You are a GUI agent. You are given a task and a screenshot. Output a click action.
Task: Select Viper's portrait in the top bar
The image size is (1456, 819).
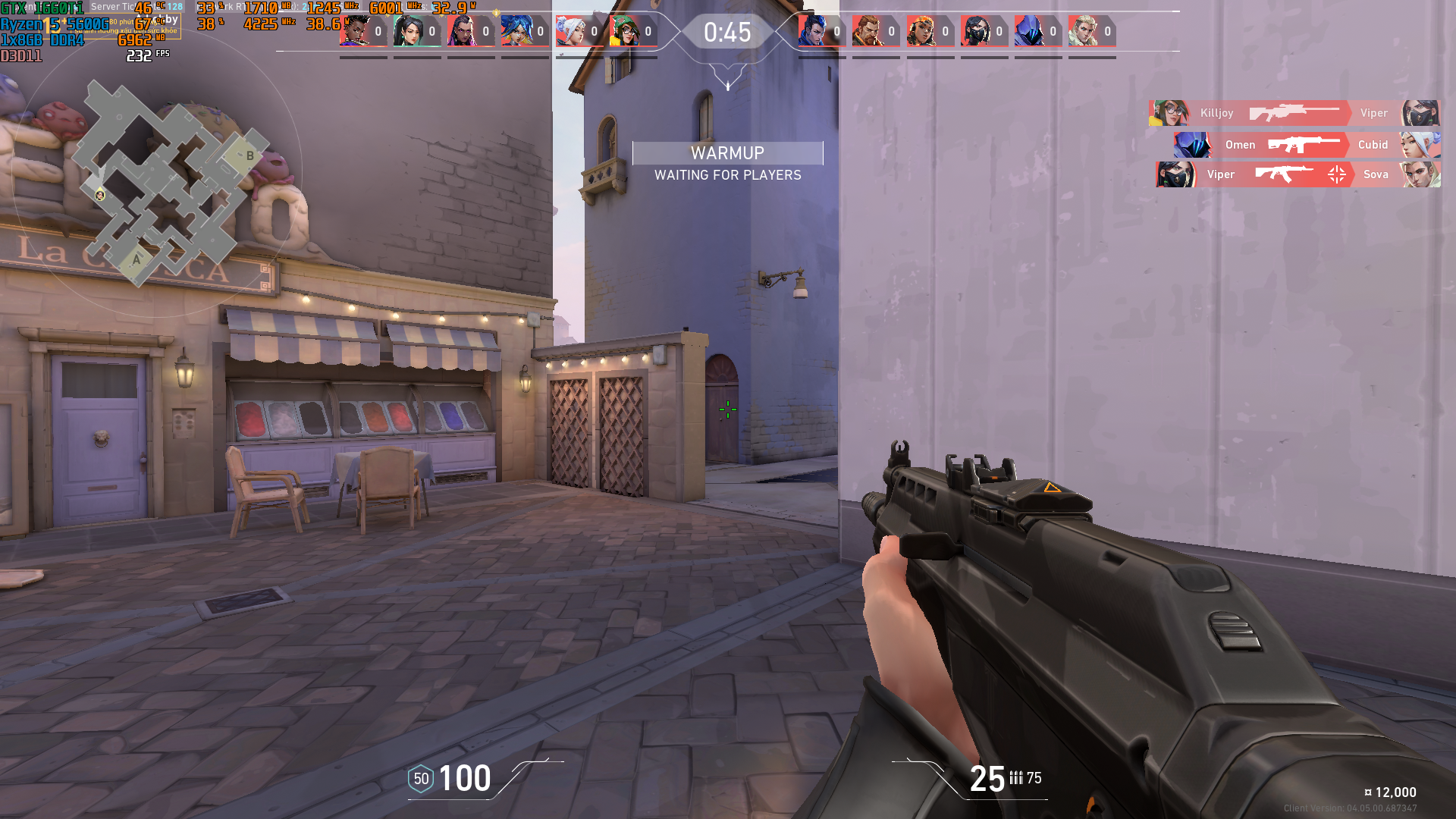point(976,31)
